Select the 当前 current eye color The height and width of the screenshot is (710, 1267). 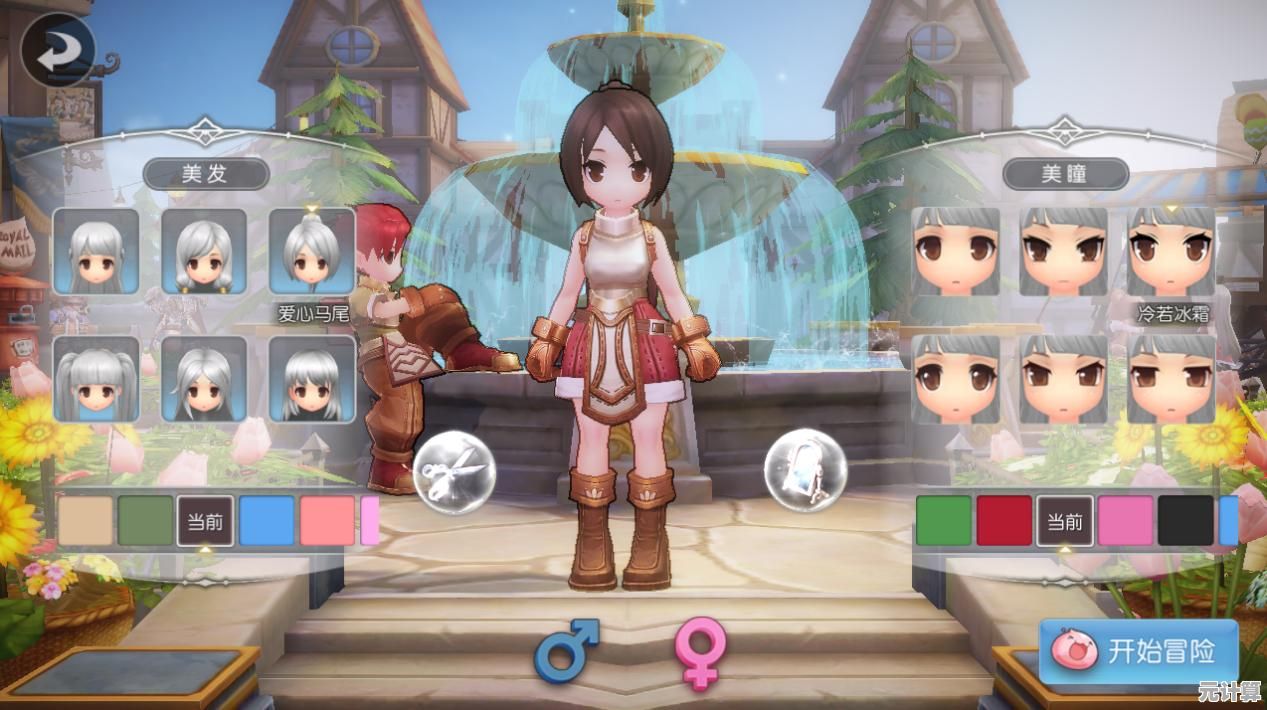tap(1065, 521)
